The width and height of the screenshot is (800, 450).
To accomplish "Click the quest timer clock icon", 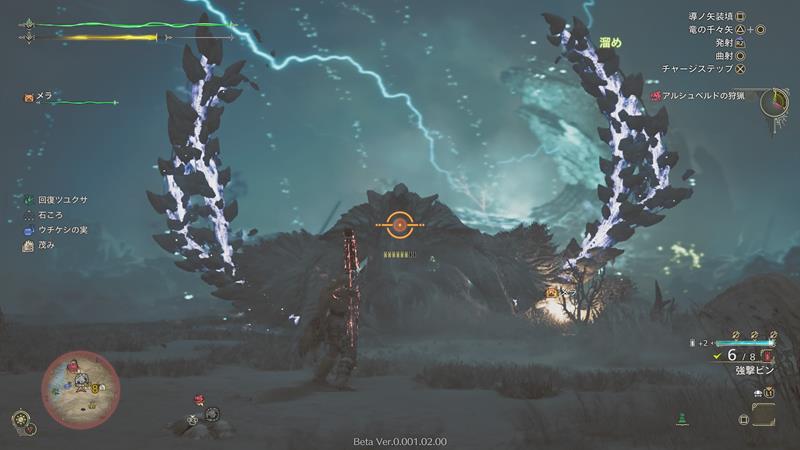I will point(773,102).
